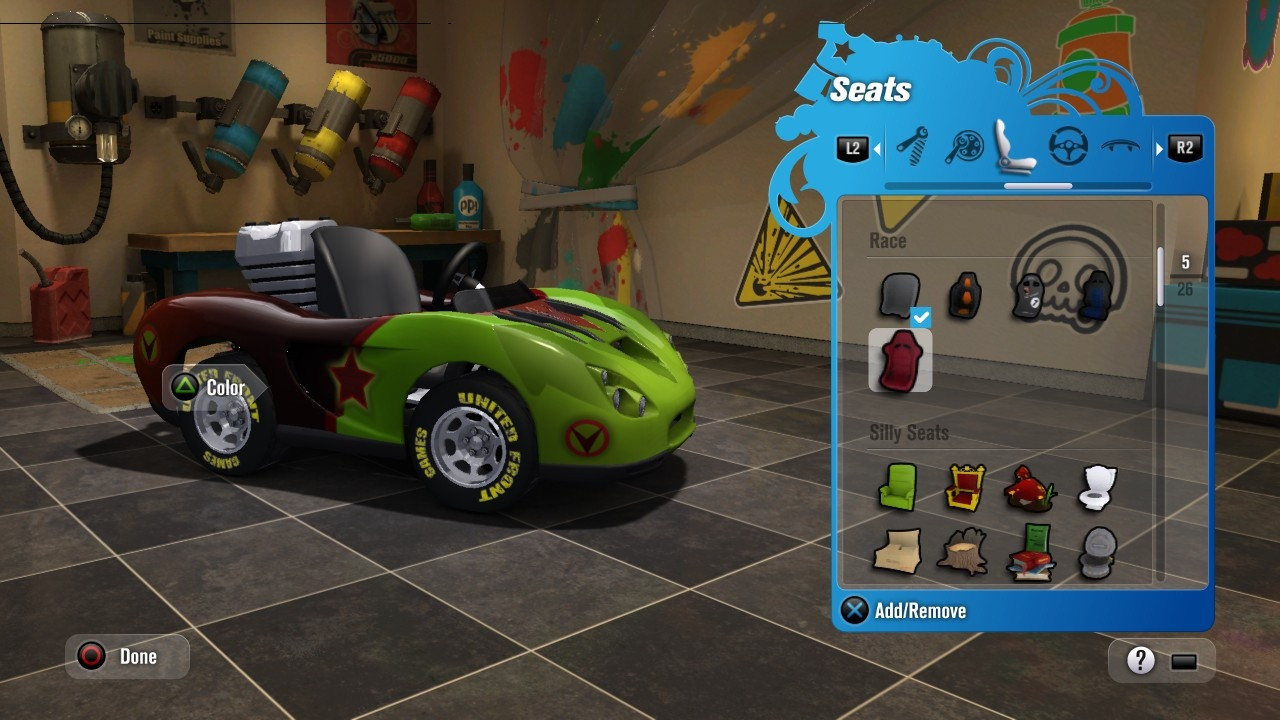Select the green armchair from Silly Seats
This screenshot has height=720, width=1280.
click(897, 487)
